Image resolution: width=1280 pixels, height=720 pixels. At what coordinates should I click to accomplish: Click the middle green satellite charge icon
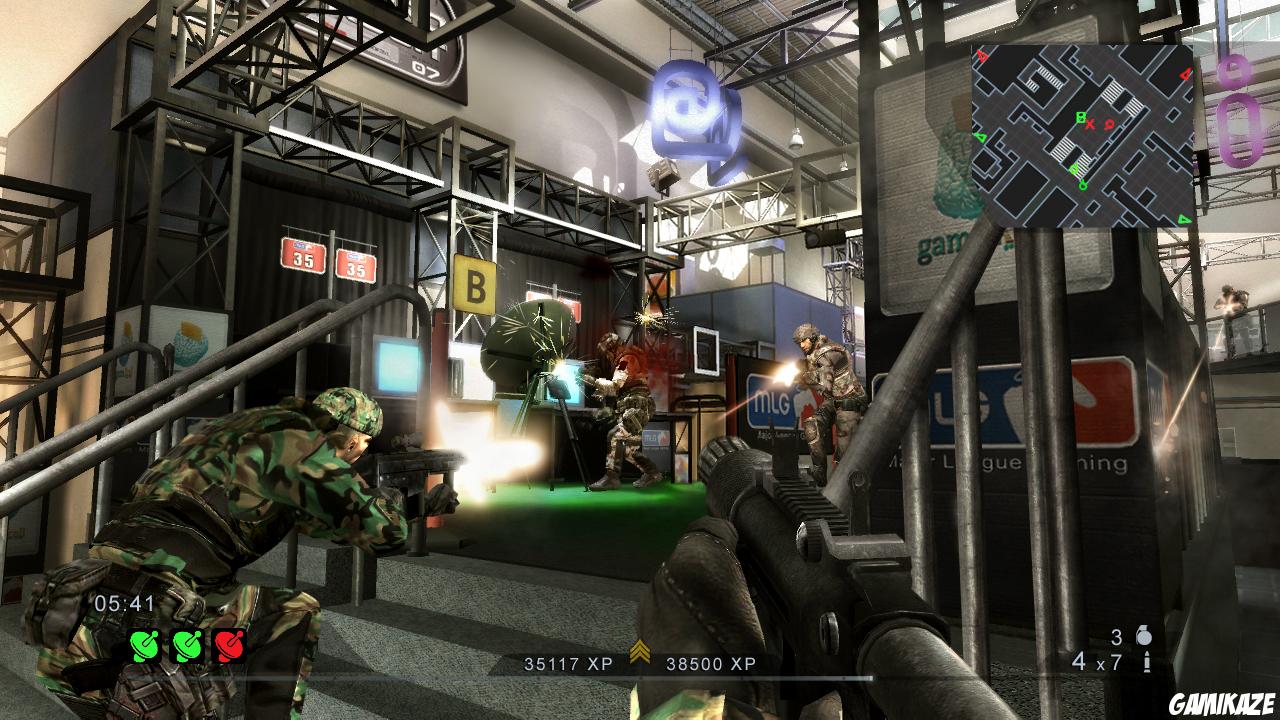[x=186, y=646]
